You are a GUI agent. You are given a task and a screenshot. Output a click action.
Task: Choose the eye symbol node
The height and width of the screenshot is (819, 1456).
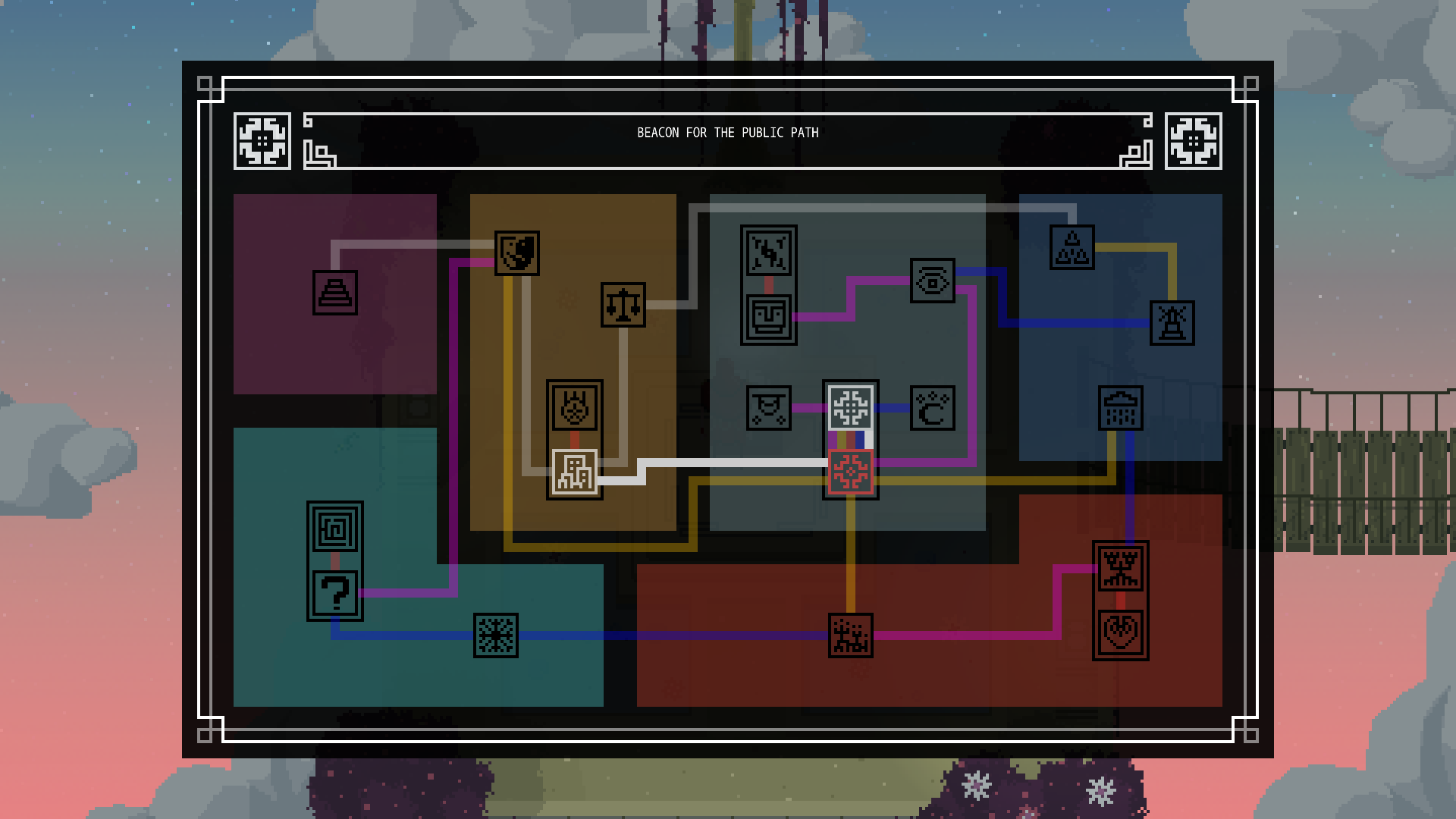click(932, 281)
